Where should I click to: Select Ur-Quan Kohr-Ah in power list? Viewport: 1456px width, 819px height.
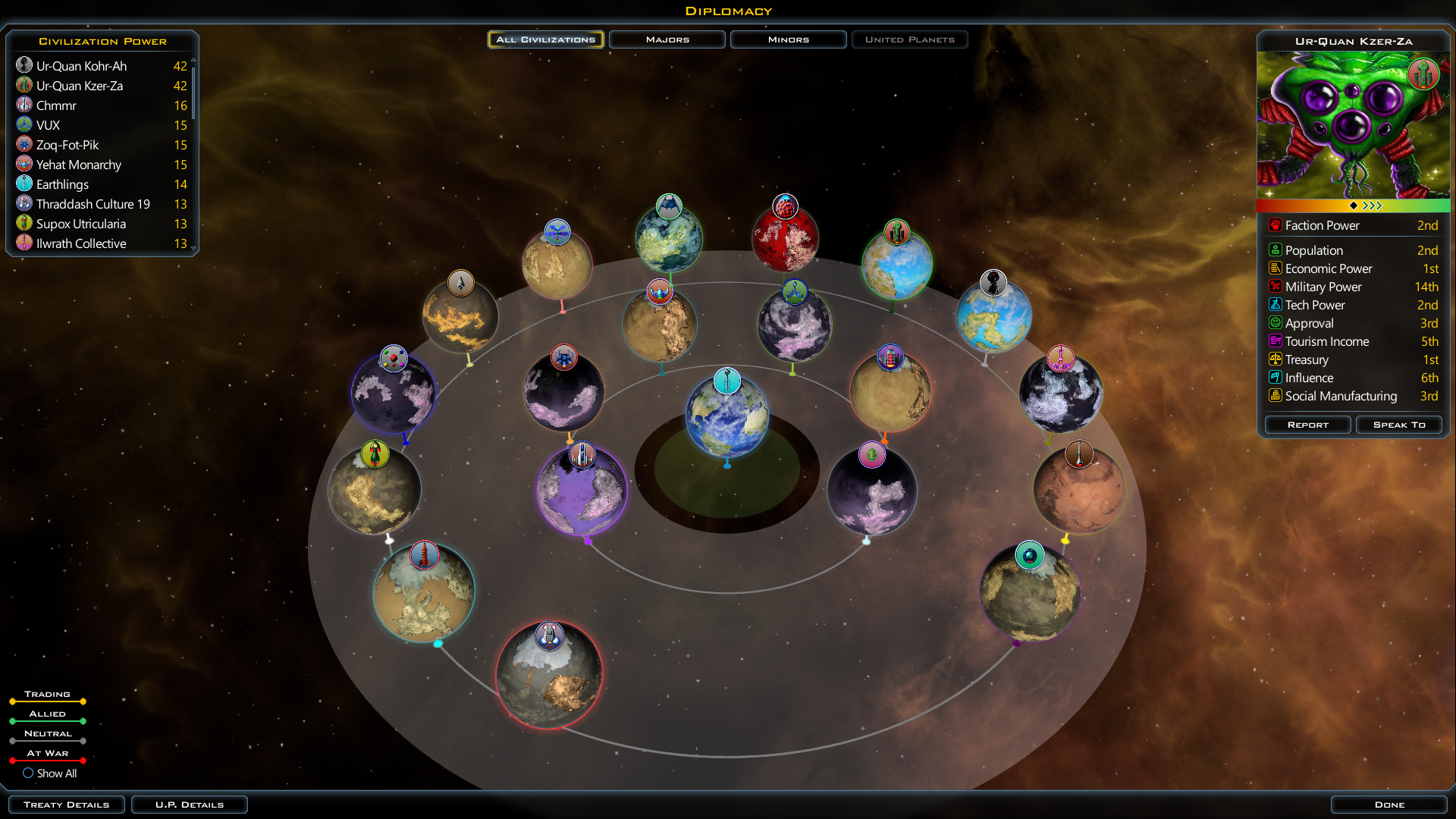pyautogui.click(x=81, y=66)
